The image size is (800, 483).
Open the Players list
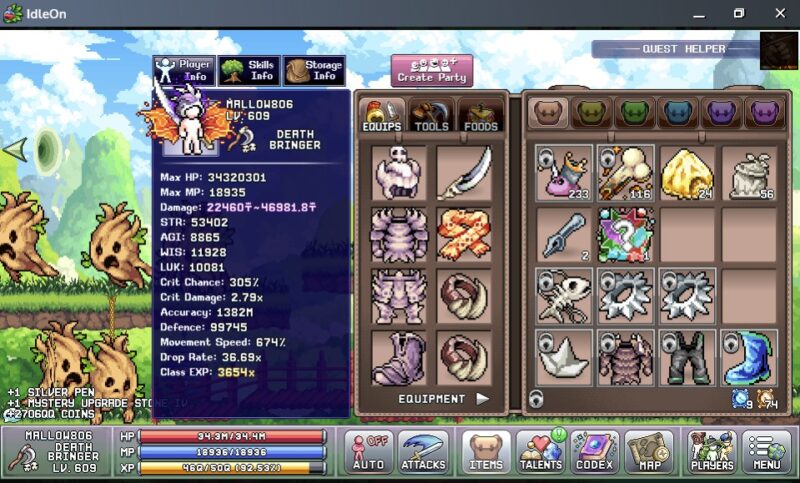click(712, 452)
